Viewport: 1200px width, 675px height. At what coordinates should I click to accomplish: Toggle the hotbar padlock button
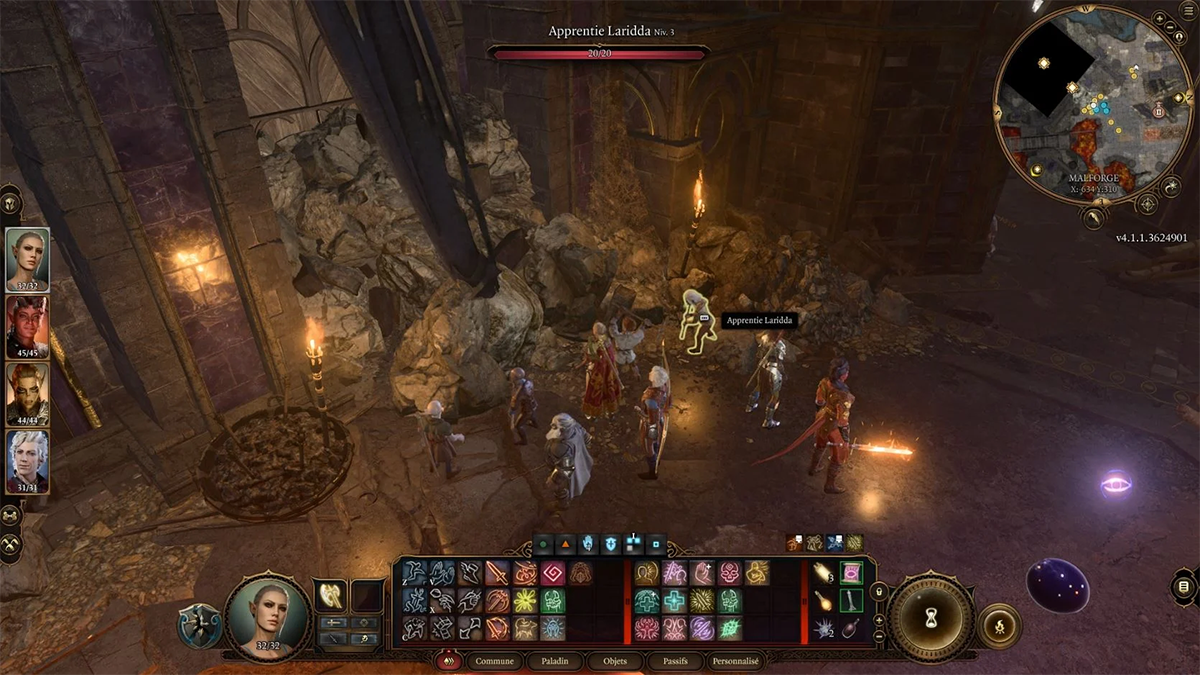pos(879,592)
